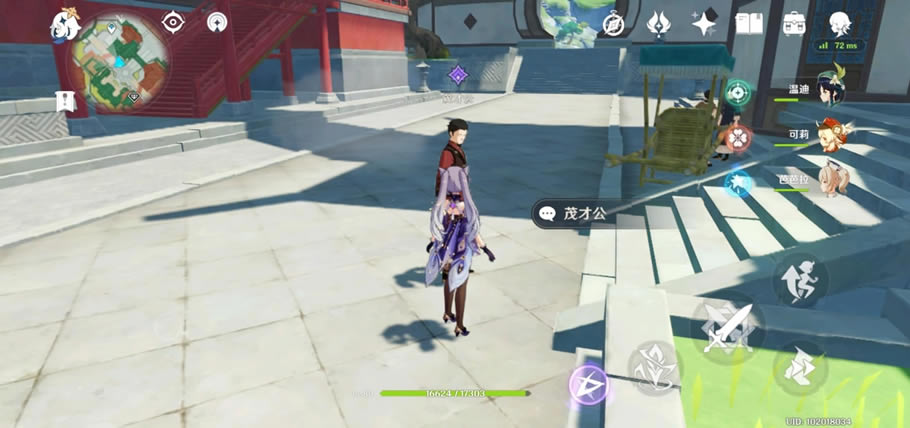Tap the round arrow icon beside elemental sight
Image resolution: width=910 pixels, height=428 pixels.
pyautogui.click(x=217, y=21)
